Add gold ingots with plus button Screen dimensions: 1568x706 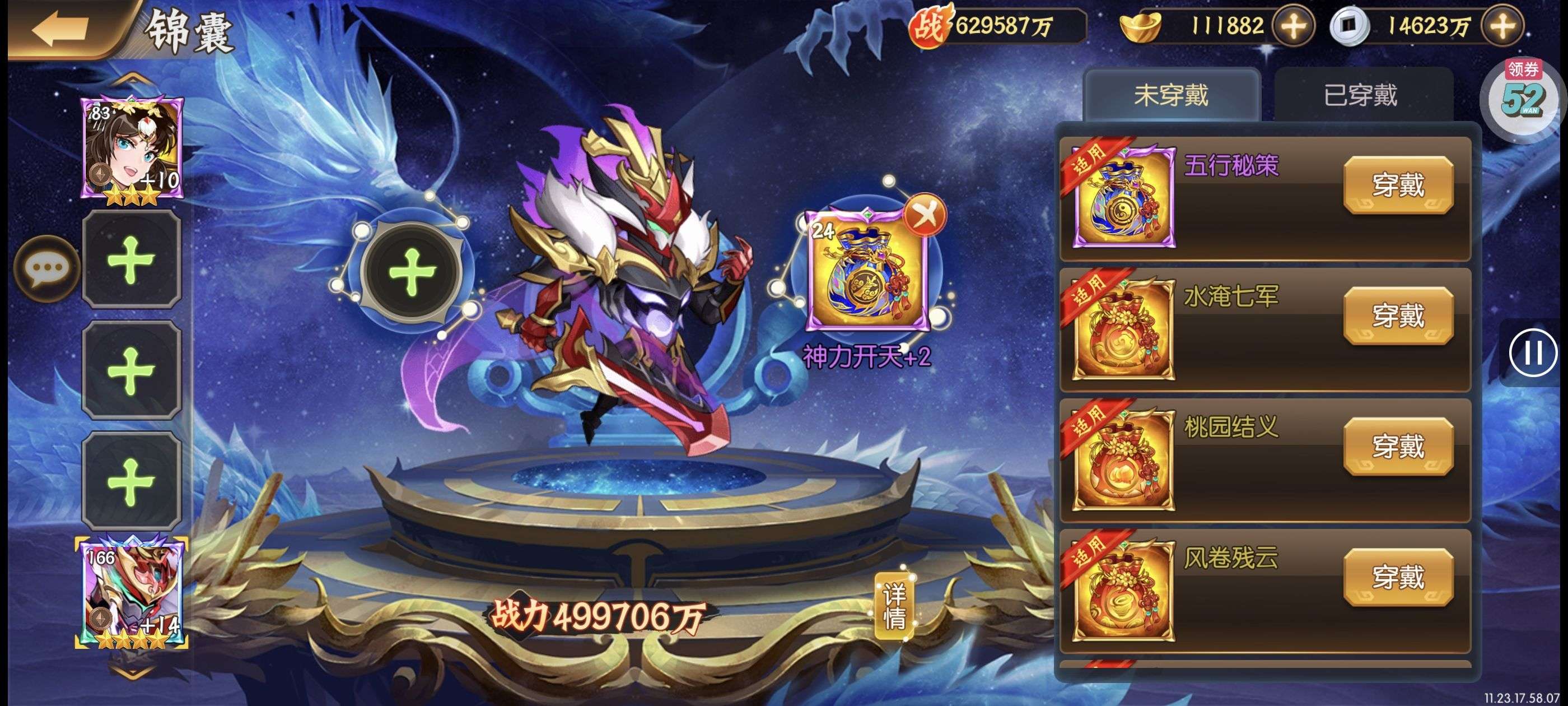pyautogui.click(x=1294, y=26)
